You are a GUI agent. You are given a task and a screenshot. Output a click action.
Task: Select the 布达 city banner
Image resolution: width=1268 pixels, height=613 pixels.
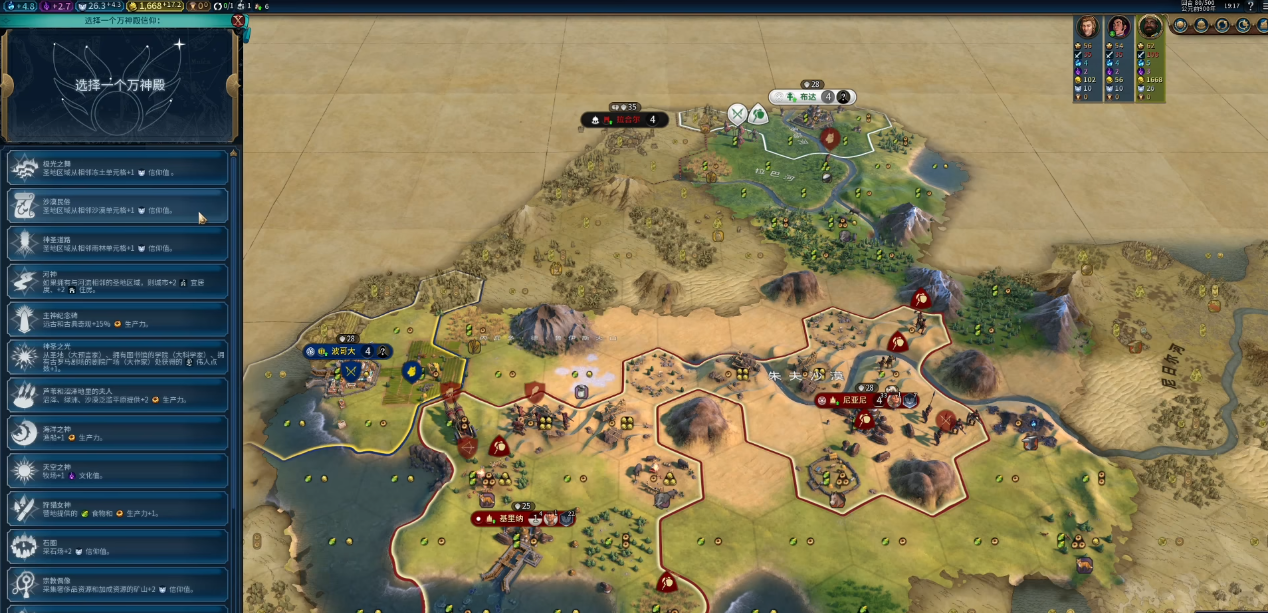(811, 97)
